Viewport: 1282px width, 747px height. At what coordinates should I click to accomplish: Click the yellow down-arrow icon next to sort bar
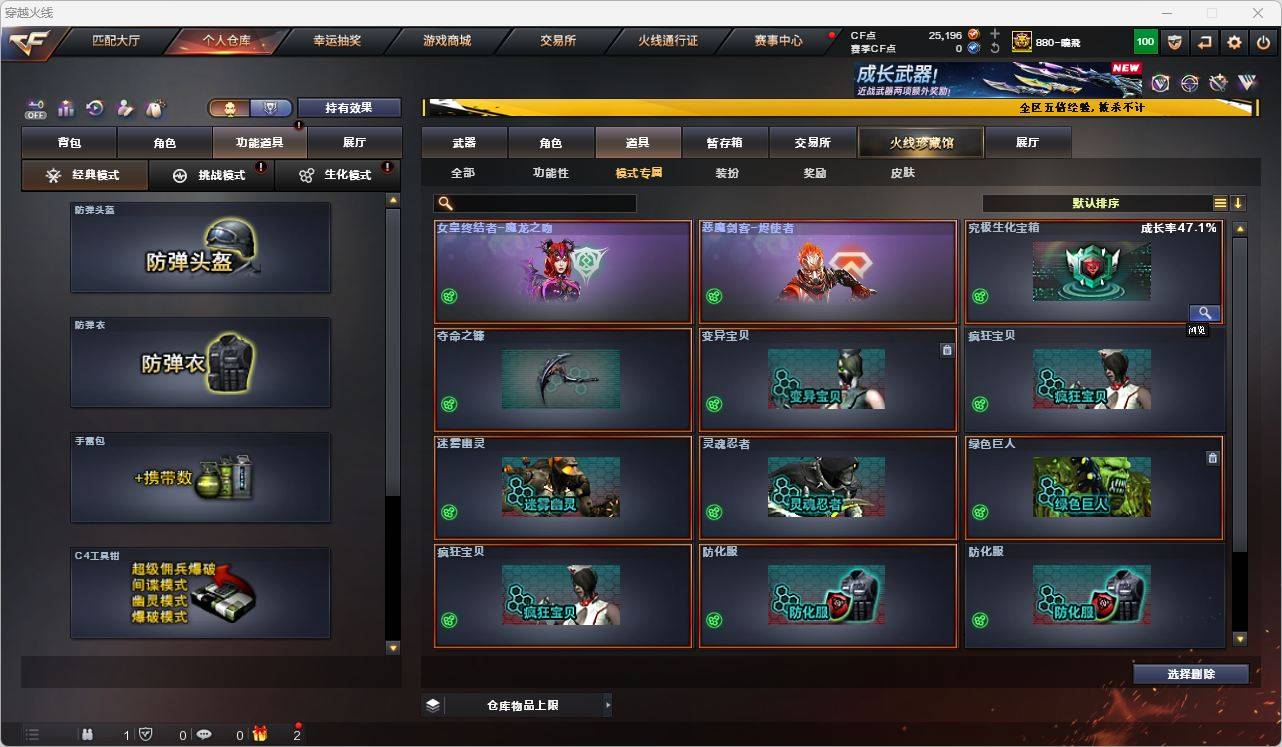click(x=1240, y=203)
